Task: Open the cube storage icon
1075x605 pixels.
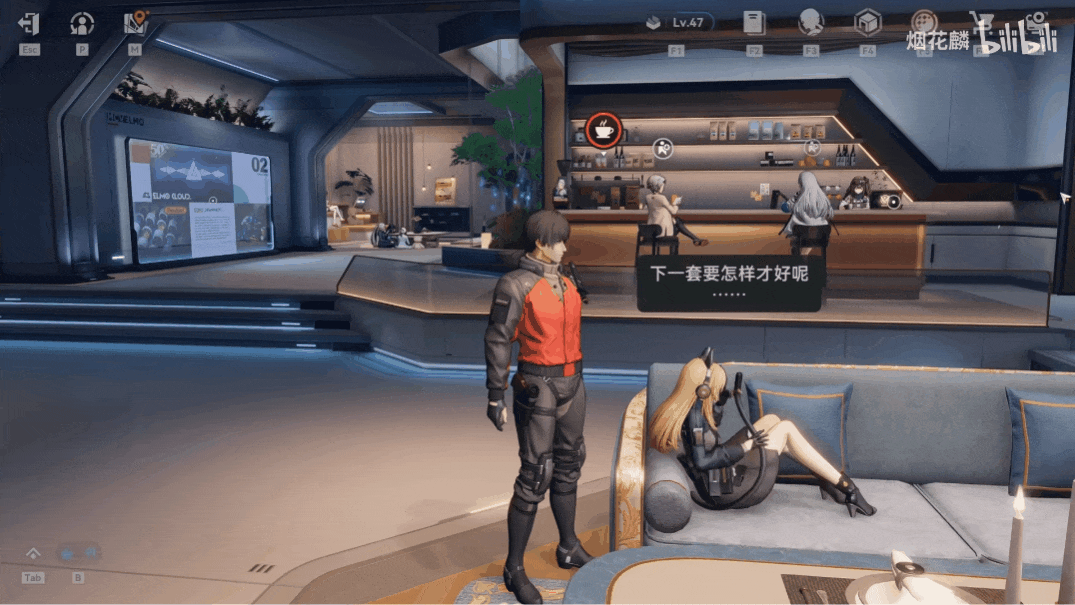Action: [x=867, y=22]
